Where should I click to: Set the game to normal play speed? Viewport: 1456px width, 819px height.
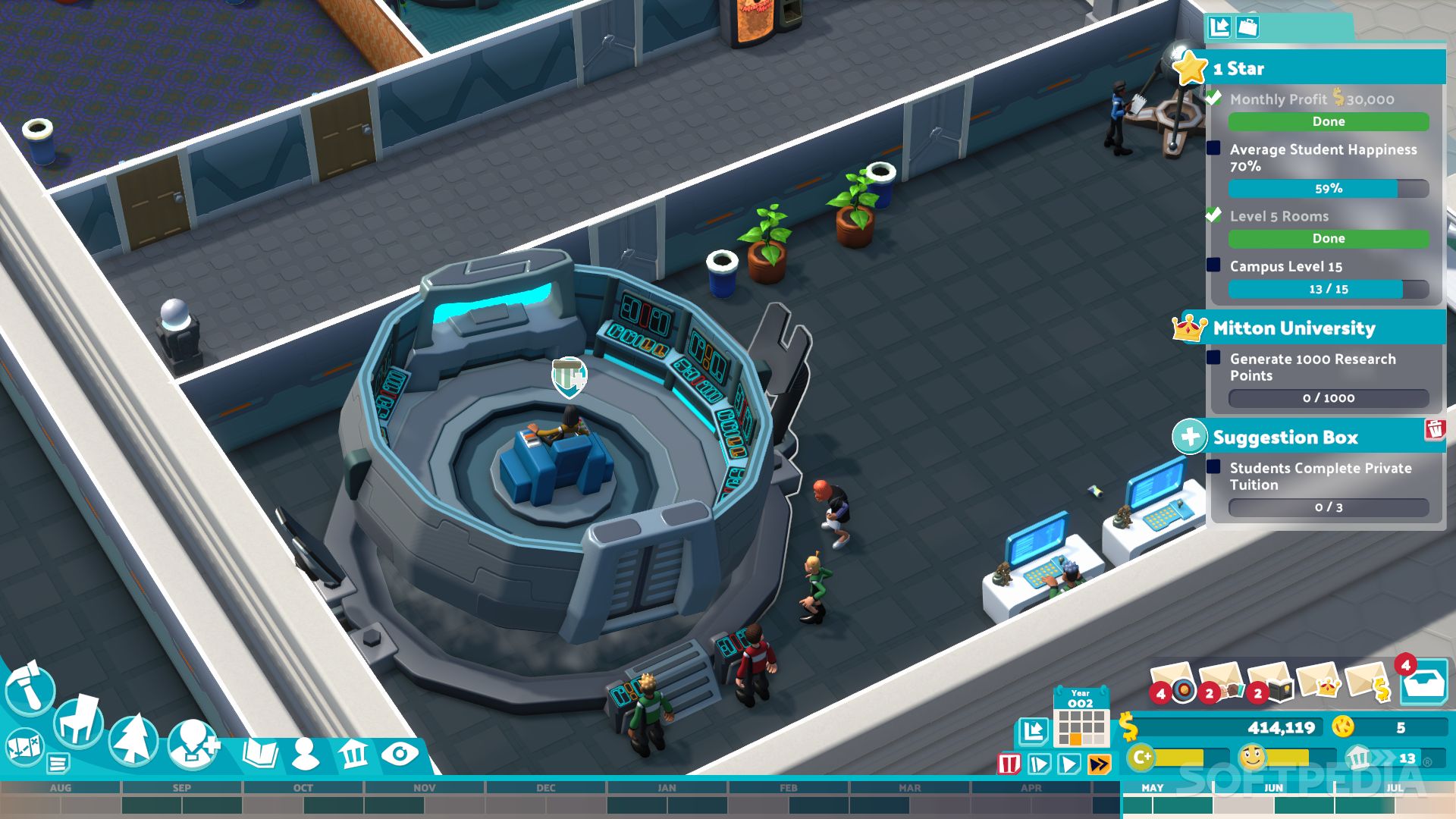(x=1069, y=764)
